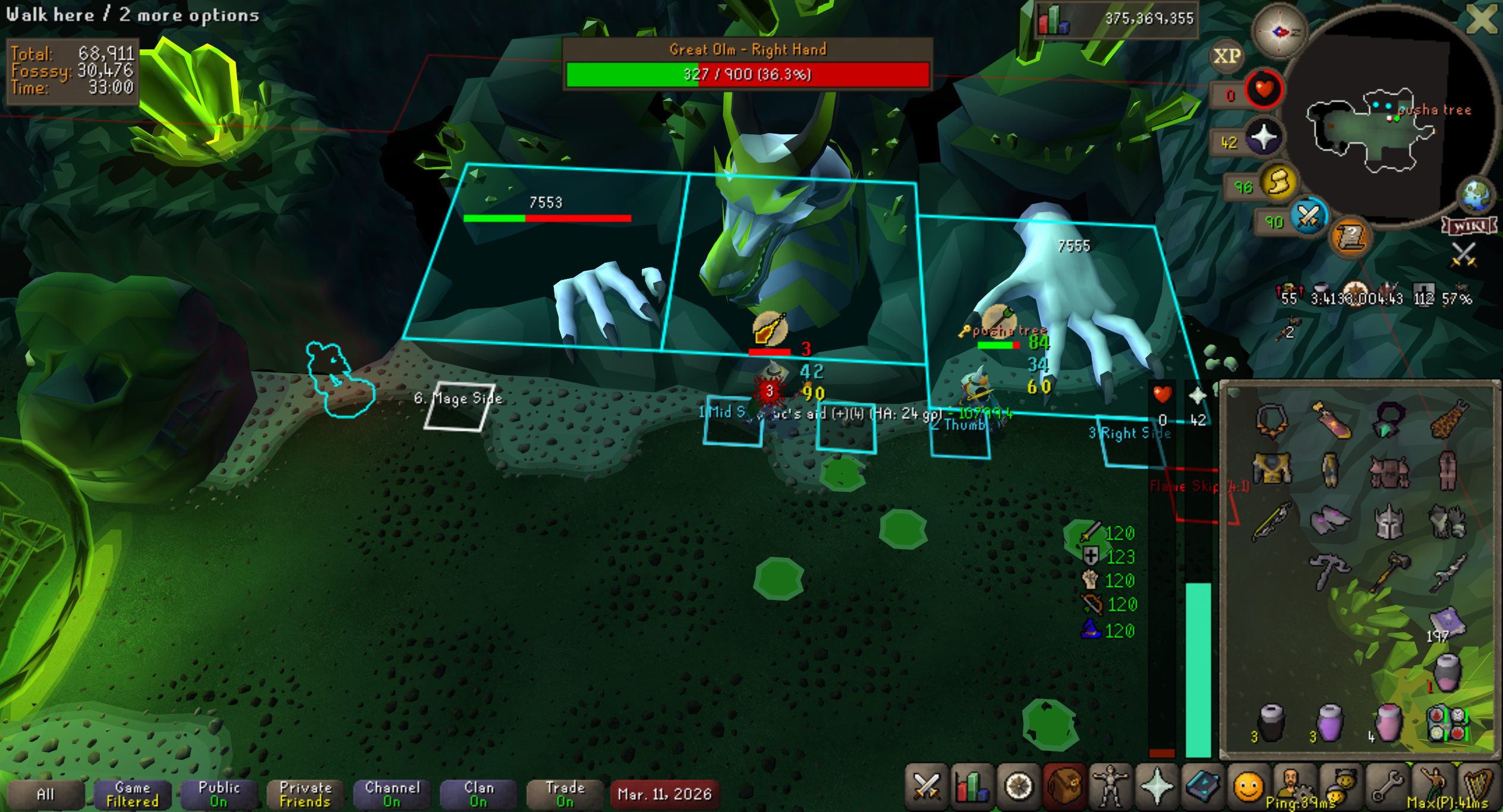Open the Spellbook tab
This screenshot has height=812, width=1503.
tap(1202, 787)
